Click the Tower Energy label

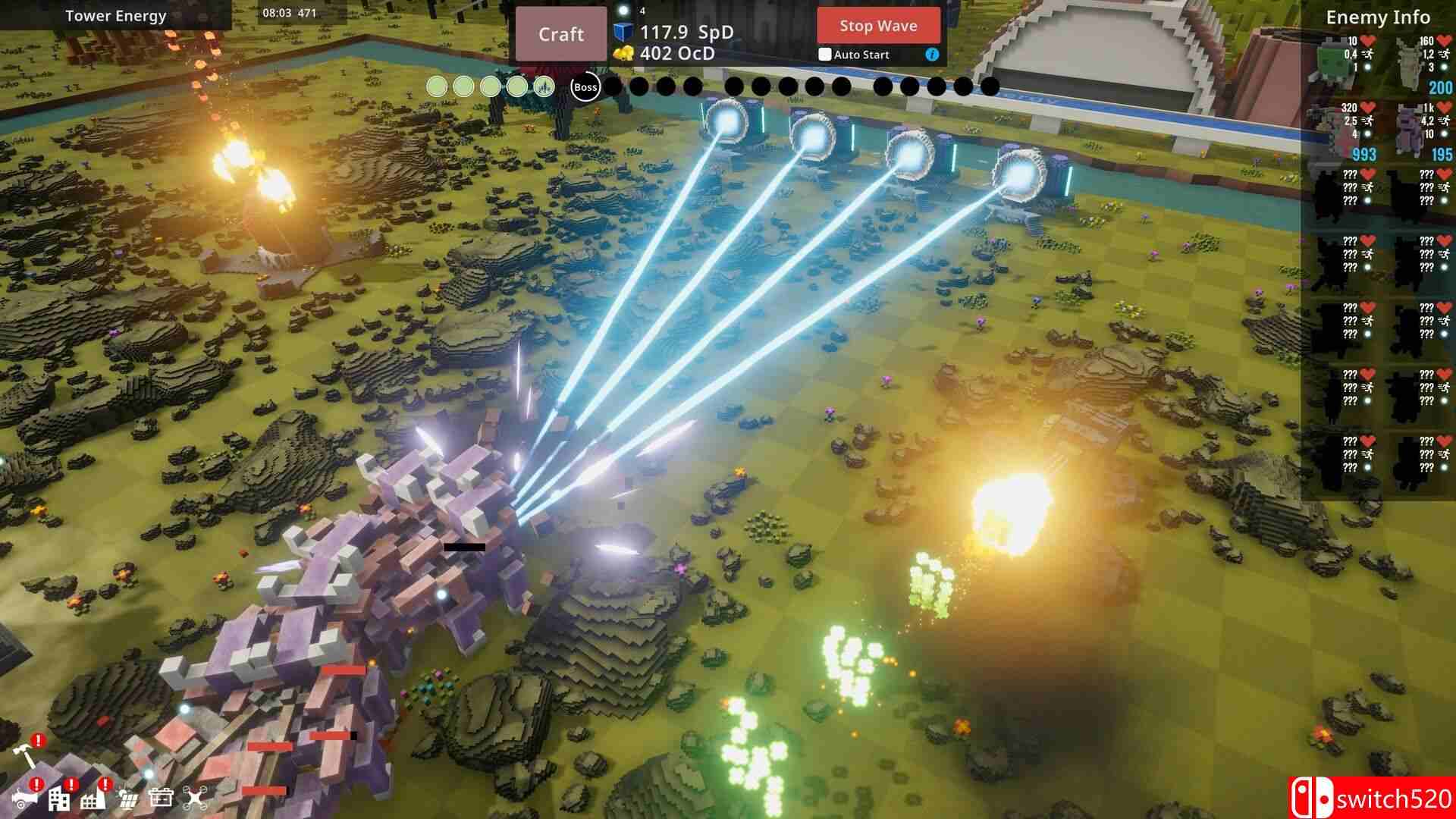pos(115,15)
